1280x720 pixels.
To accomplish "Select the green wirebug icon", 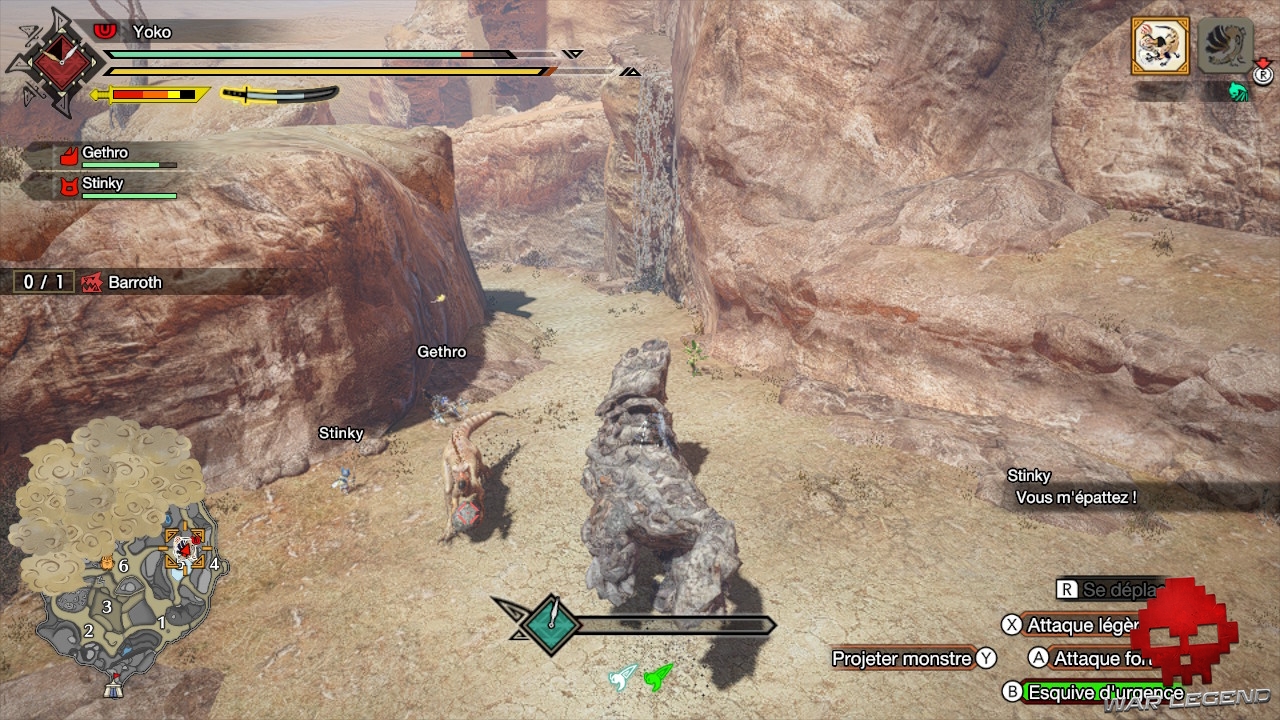I will [x=658, y=677].
